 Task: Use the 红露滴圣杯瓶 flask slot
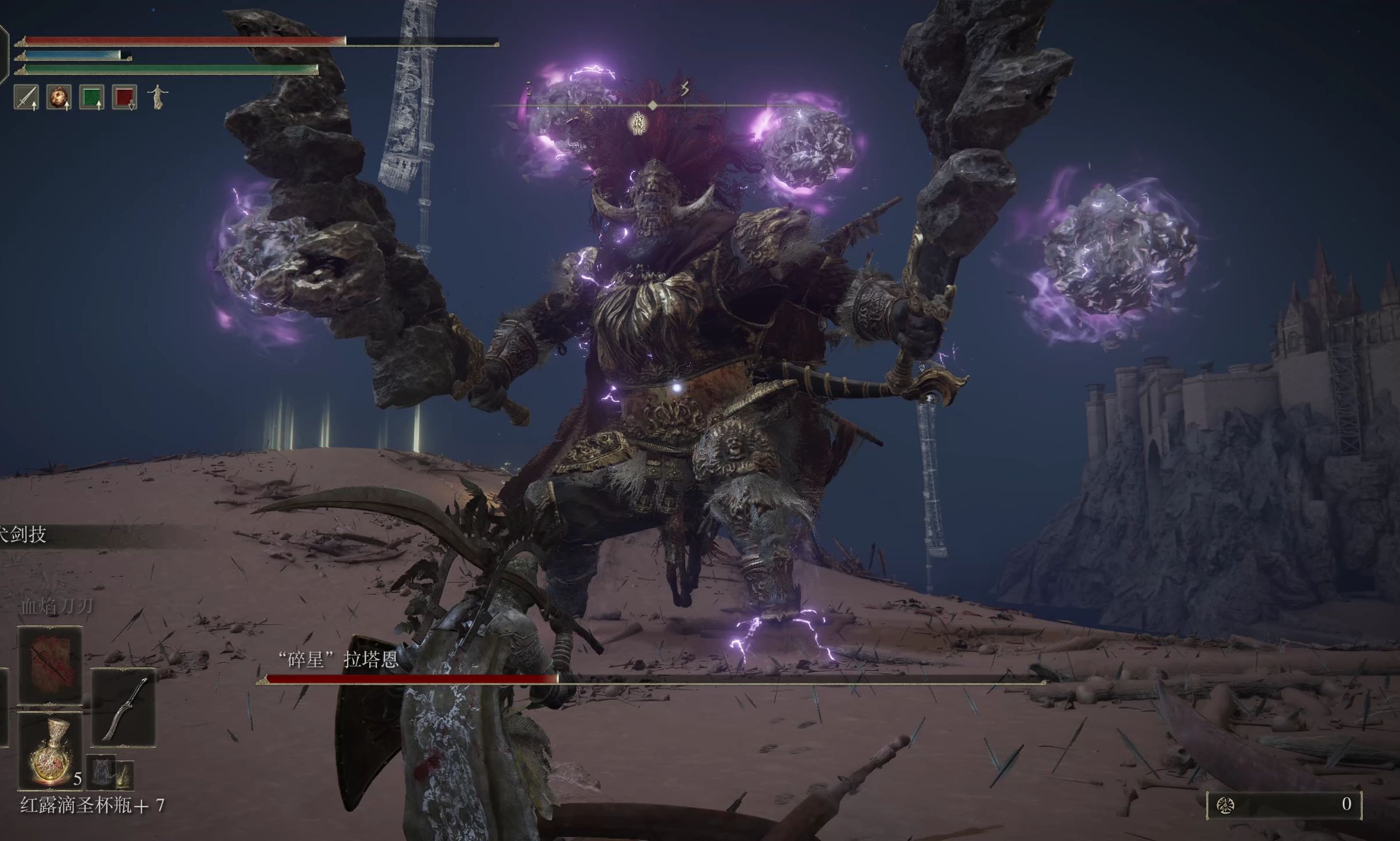[50, 751]
